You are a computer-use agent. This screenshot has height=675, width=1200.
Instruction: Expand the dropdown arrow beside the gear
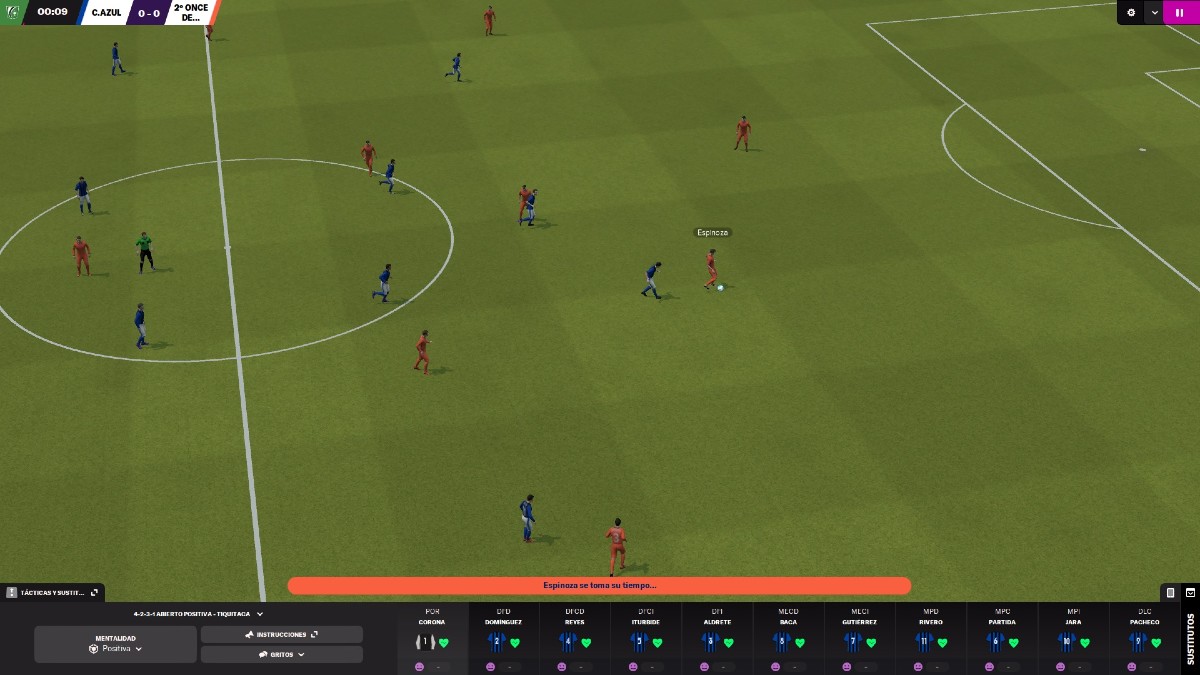pos(1155,12)
